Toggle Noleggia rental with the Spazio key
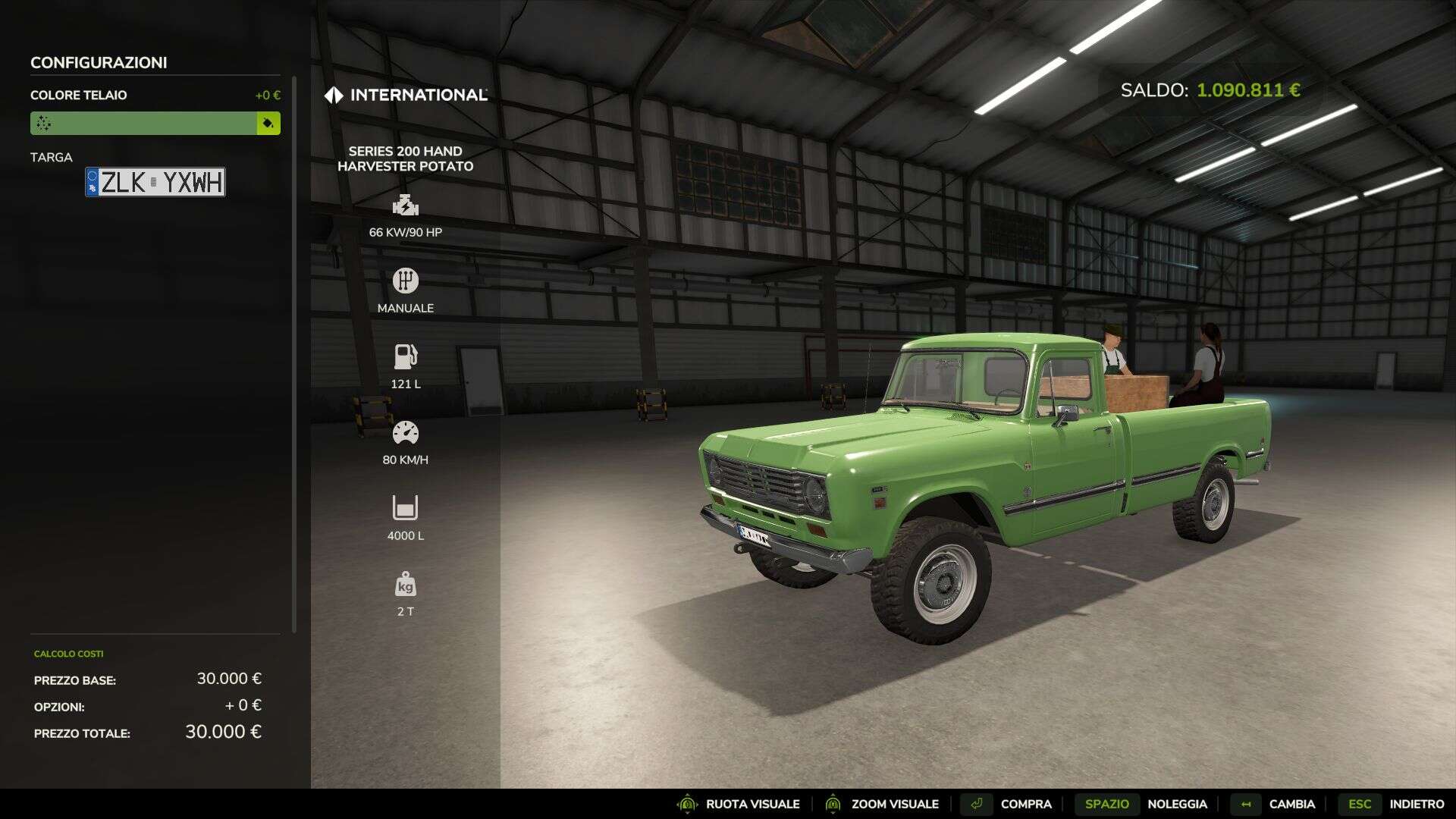This screenshot has height=819, width=1456. 1109,803
